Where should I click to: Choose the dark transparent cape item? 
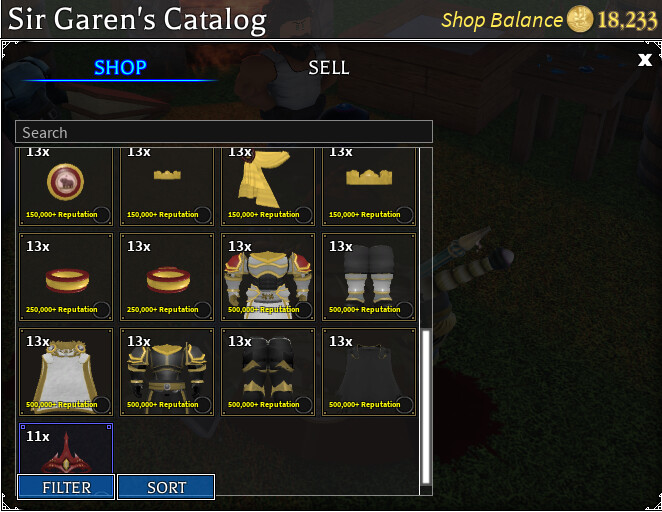[x=369, y=371]
